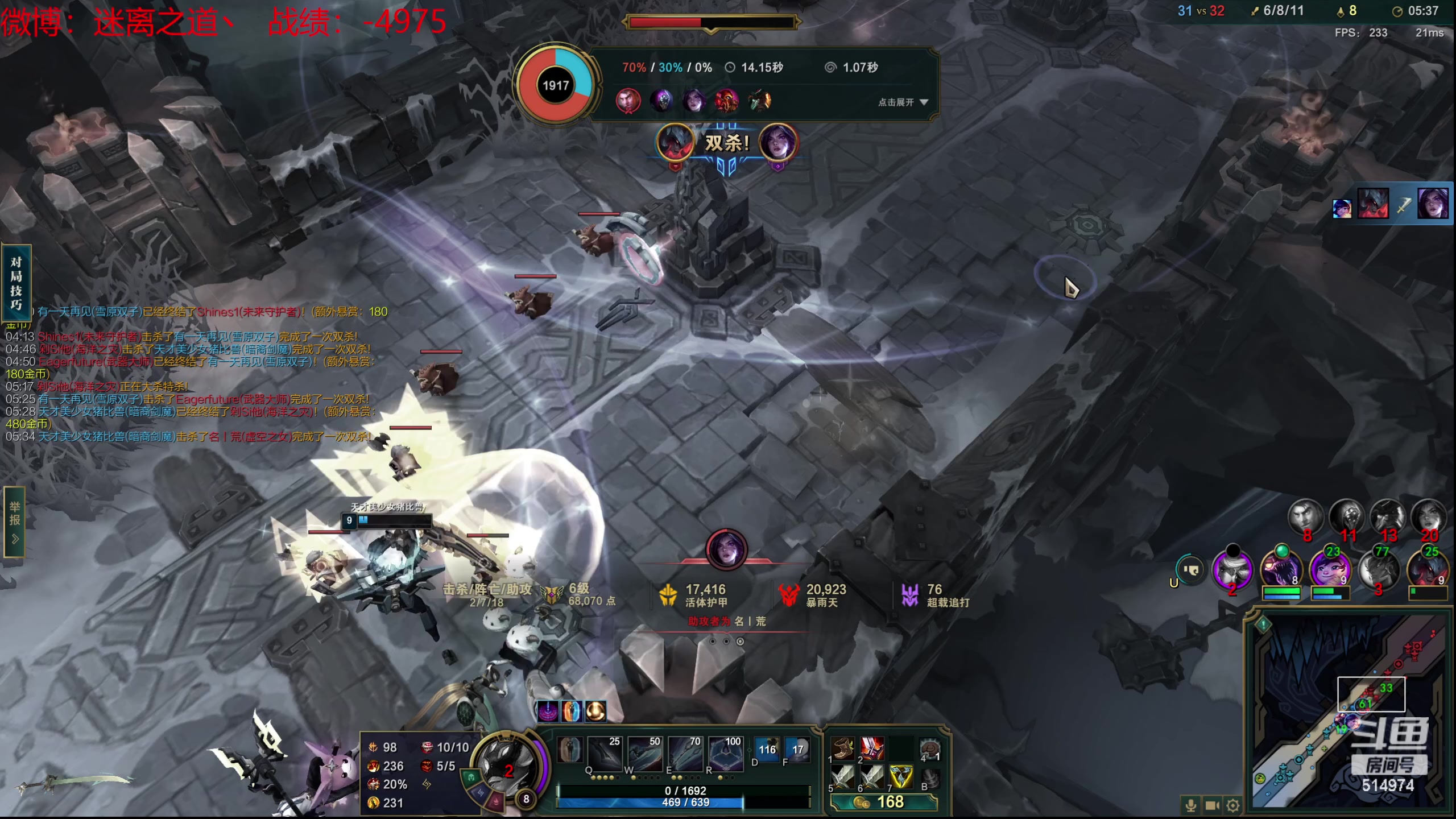Activate the W ability costing 50 mana
The width and height of the screenshot is (1456, 819).
pos(644,755)
